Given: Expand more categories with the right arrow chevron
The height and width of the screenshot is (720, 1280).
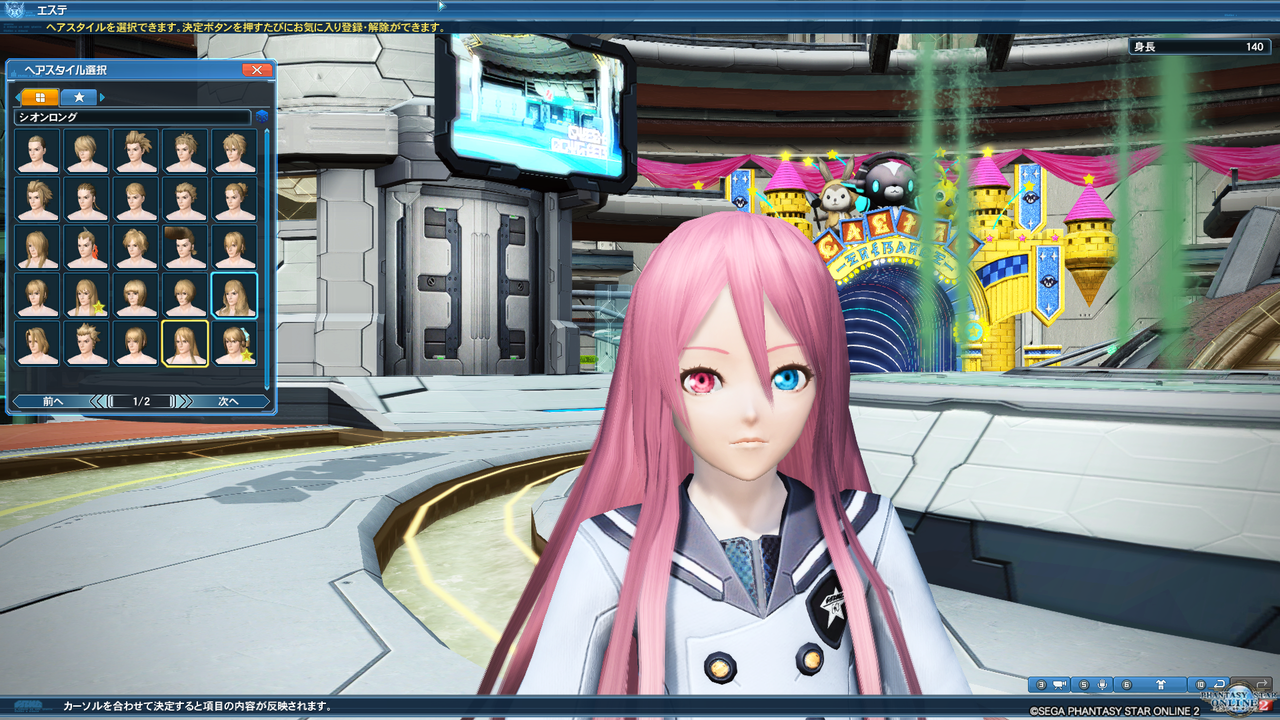Looking at the screenshot, I should pyautogui.click(x=102, y=97).
